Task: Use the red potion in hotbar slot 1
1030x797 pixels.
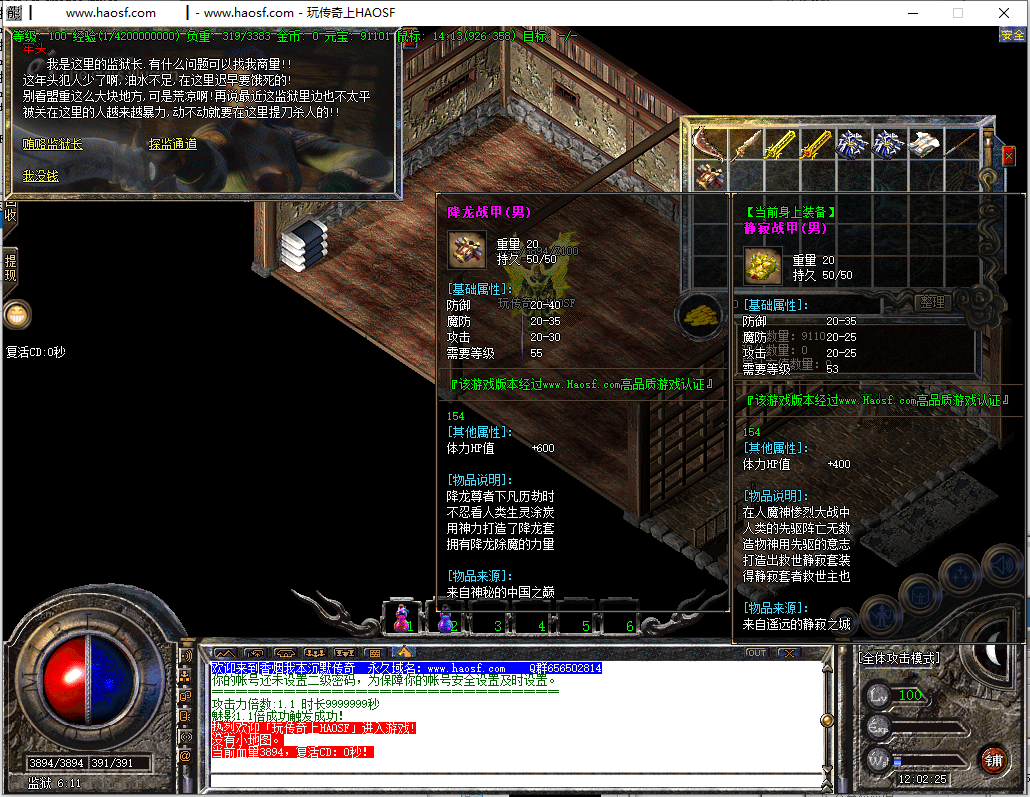Action: tap(402, 618)
